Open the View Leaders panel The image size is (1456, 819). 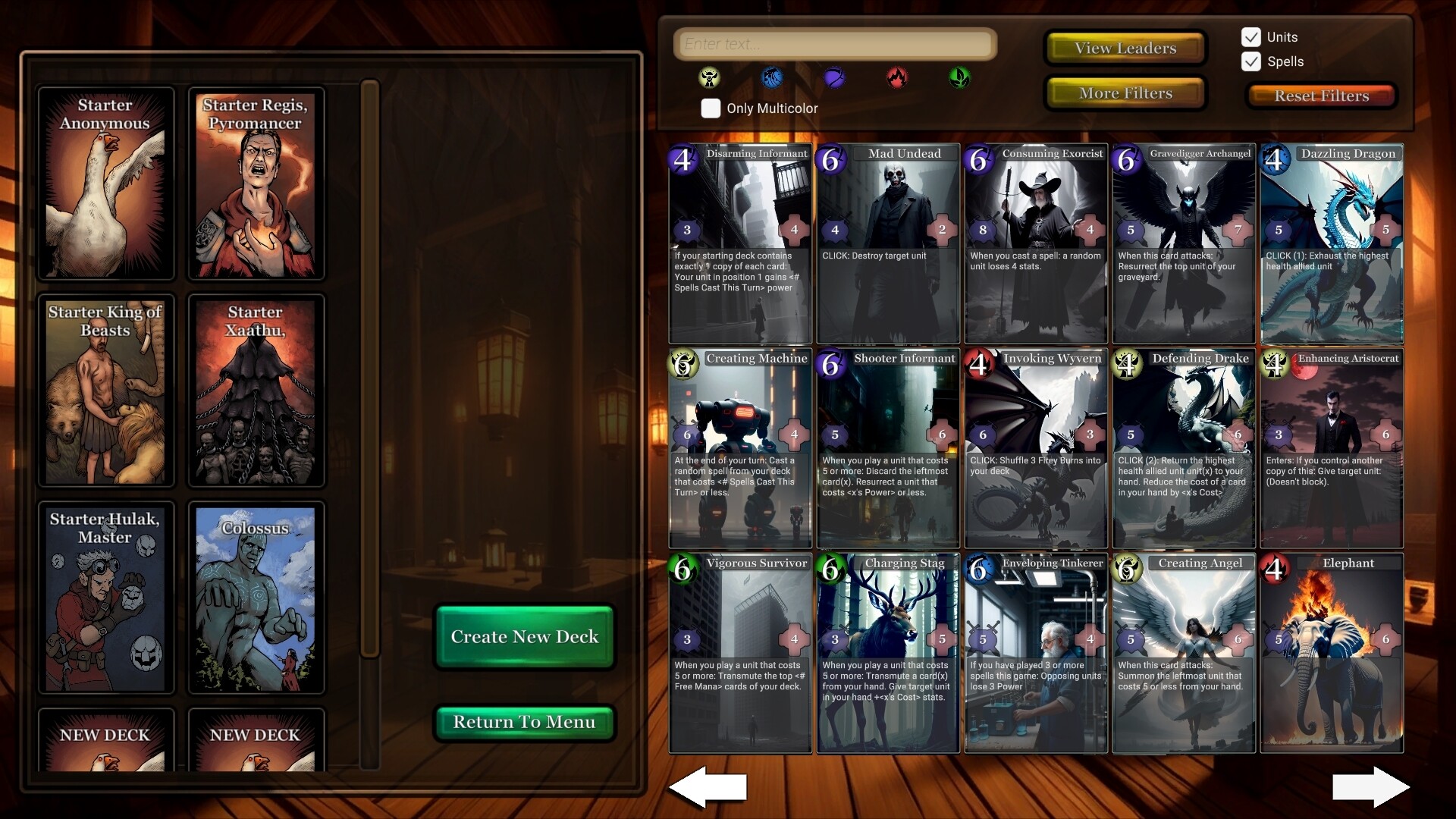click(x=1125, y=47)
